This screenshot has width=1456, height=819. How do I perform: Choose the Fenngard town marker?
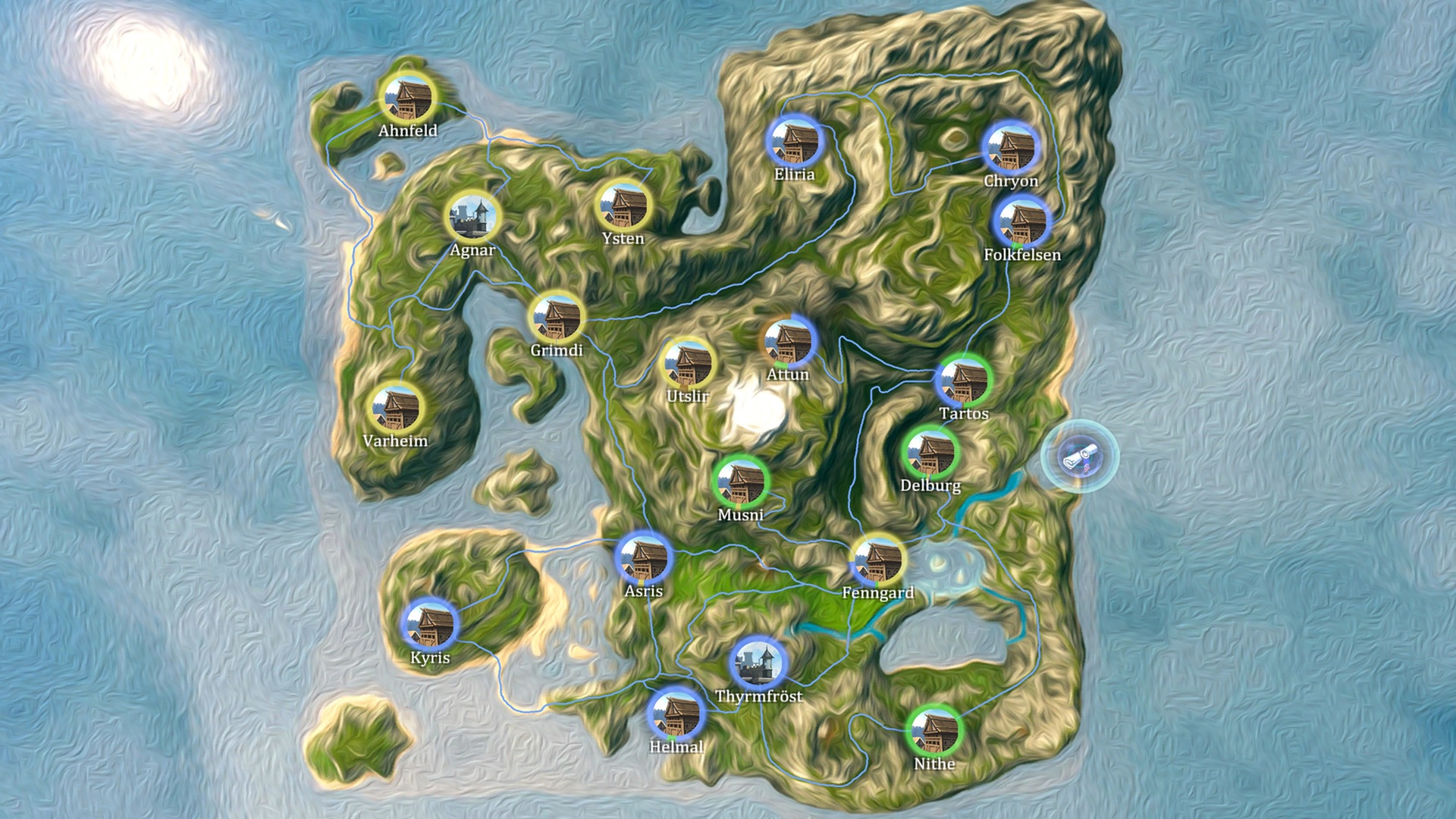click(878, 560)
